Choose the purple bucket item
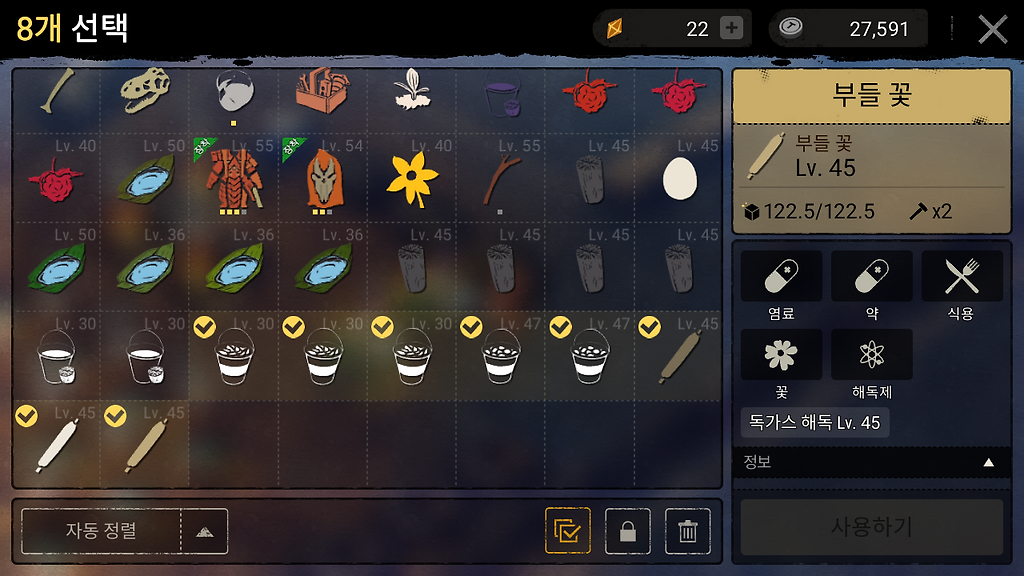 [x=501, y=97]
